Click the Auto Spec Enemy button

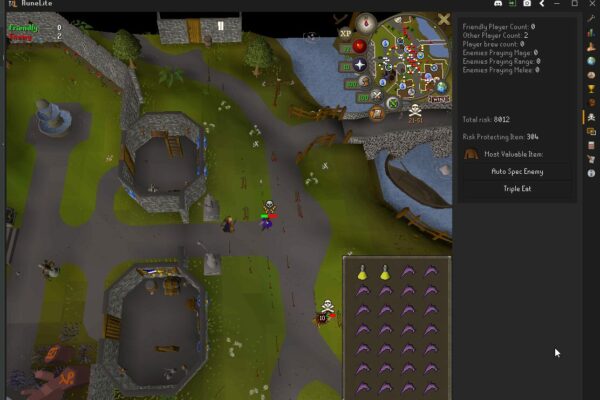(x=517, y=171)
